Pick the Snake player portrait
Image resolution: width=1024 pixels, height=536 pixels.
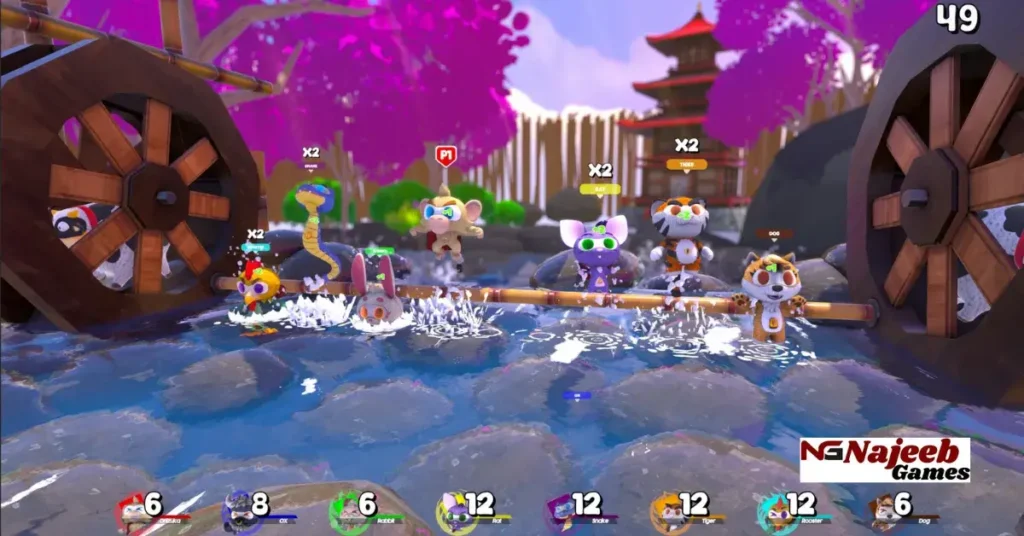click(560, 512)
